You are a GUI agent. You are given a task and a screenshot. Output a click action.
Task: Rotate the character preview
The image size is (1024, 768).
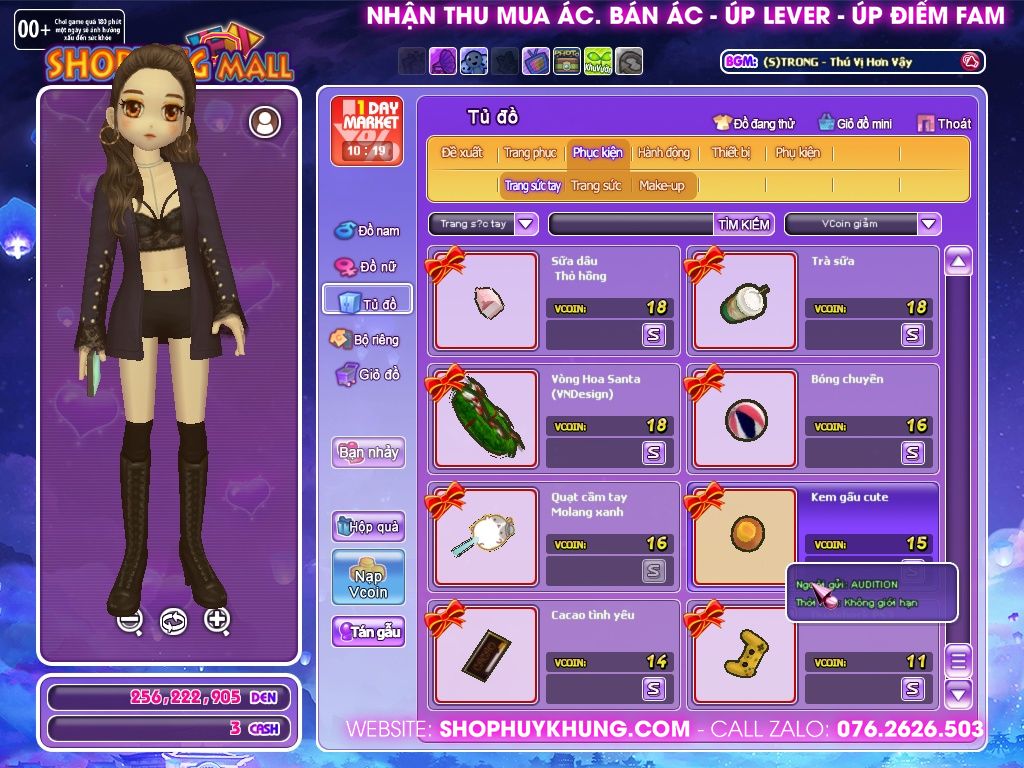(173, 621)
